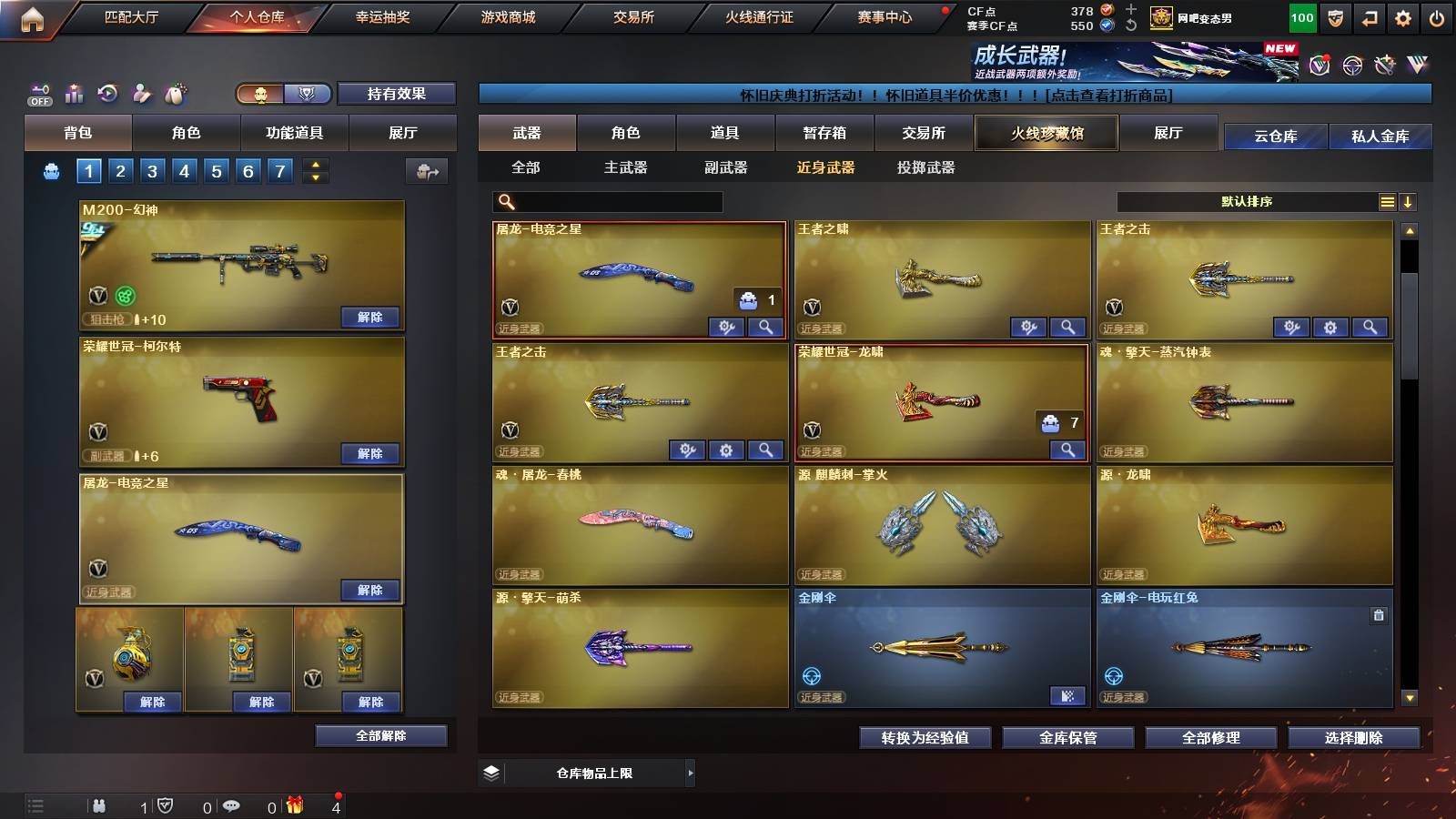Open the 默认排序 sorting dropdown
The width and height of the screenshot is (1456, 819).
coord(1247,201)
